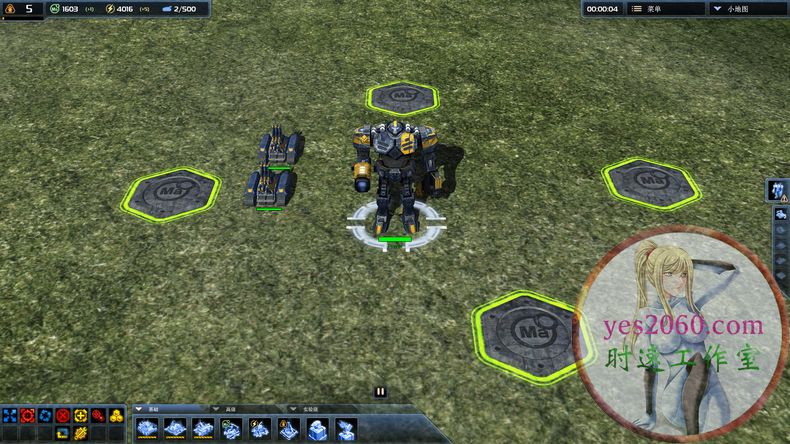Choose the lightning bolt energy generator icon
The height and width of the screenshot is (444, 790).
(x=260, y=429)
